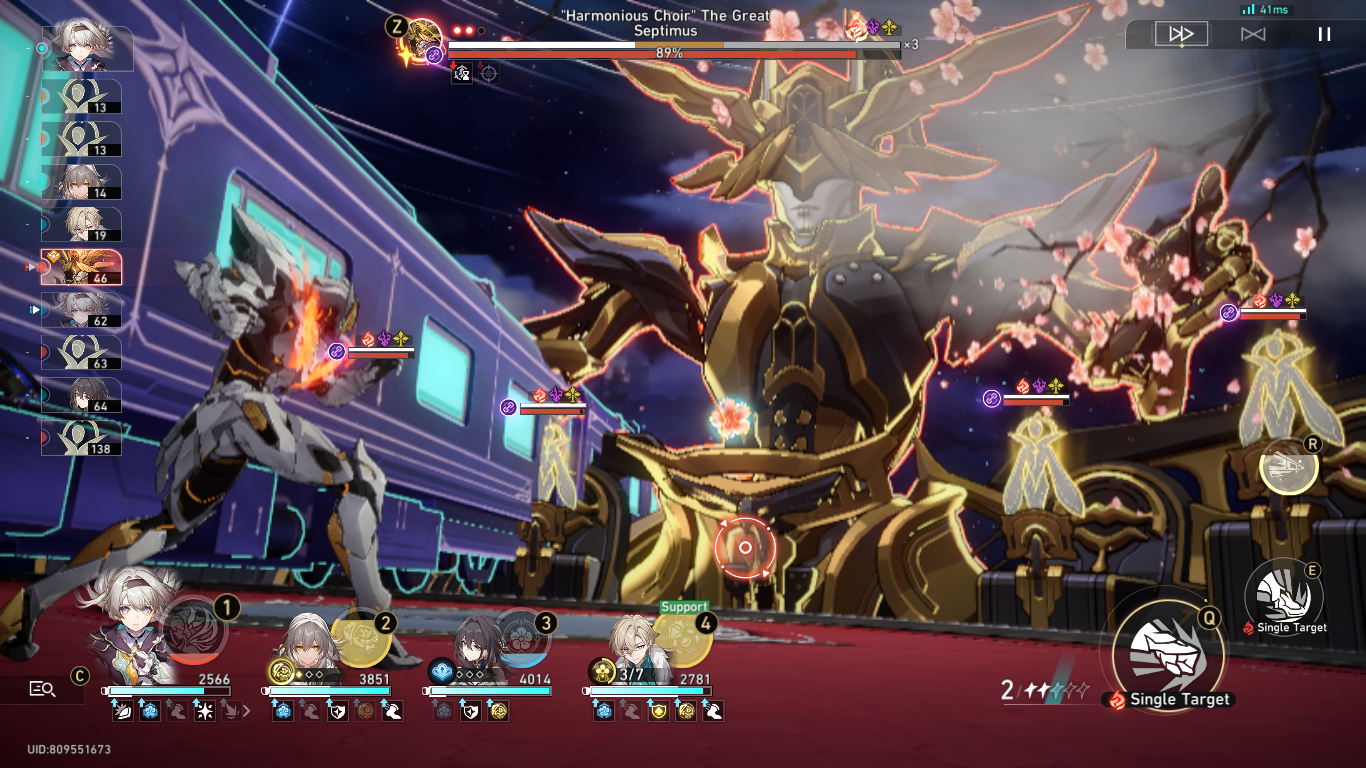Image resolution: width=1366 pixels, height=768 pixels.
Task: Pause the battle with the pause button
Action: pyautogui.click(x=1323, y=33)
